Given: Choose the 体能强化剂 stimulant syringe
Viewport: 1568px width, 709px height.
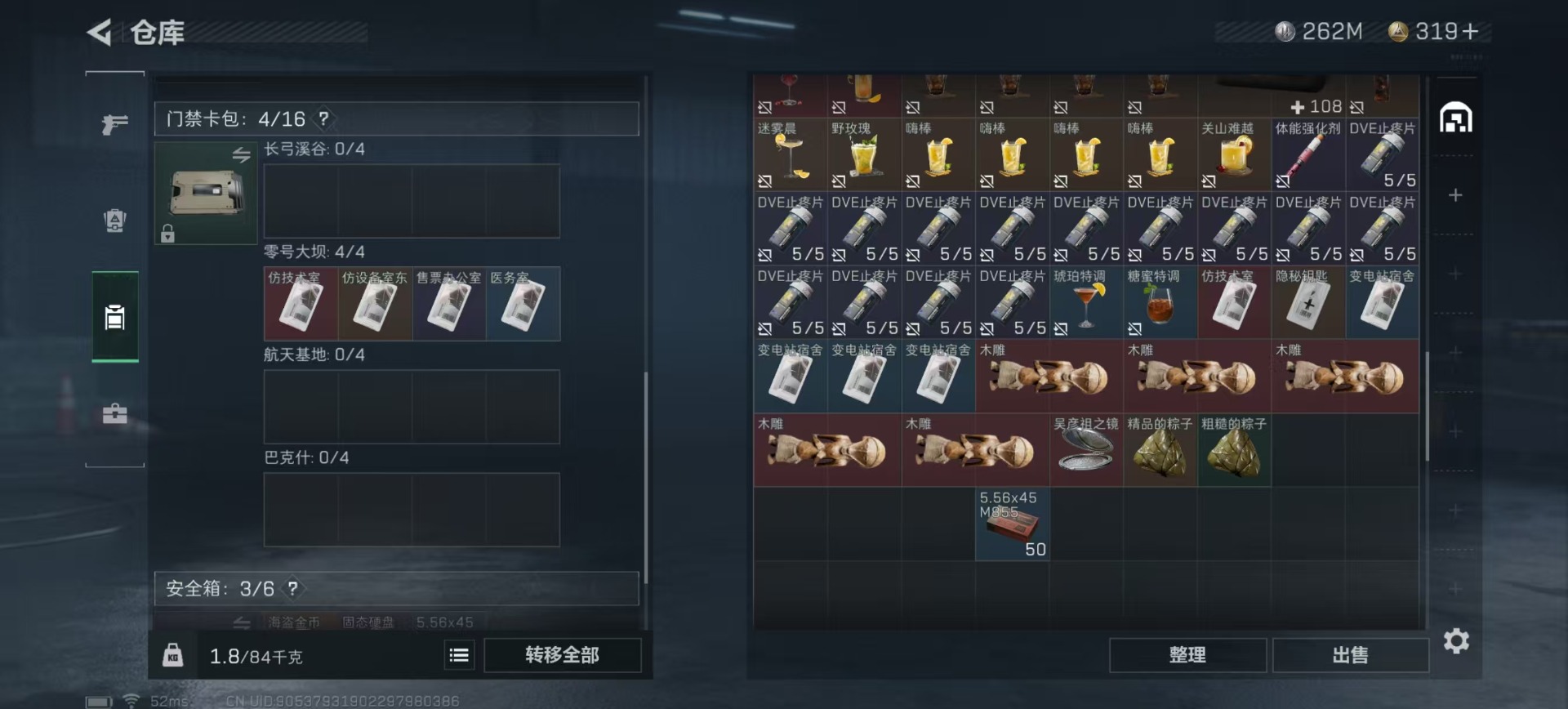Looking at the screenshot, I should pos(1308,155).
